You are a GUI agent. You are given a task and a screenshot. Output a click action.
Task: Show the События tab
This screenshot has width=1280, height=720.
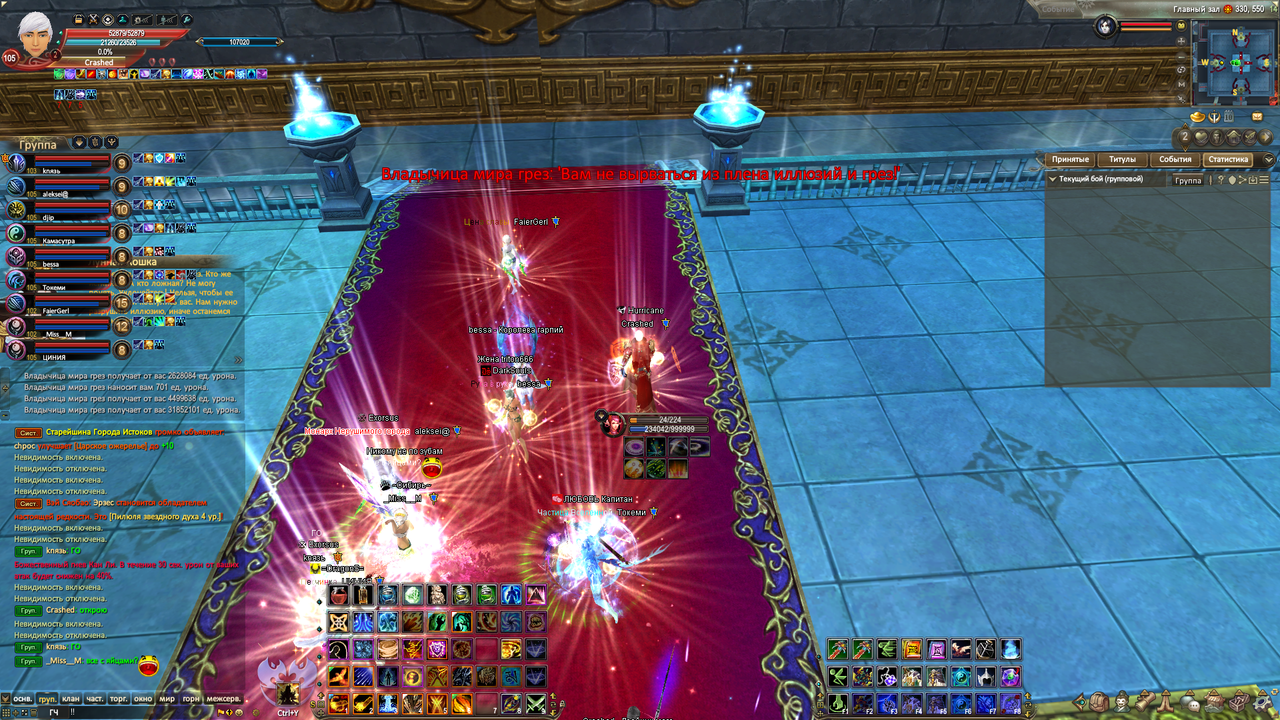pyautogui.click(x=1175, y=160)
